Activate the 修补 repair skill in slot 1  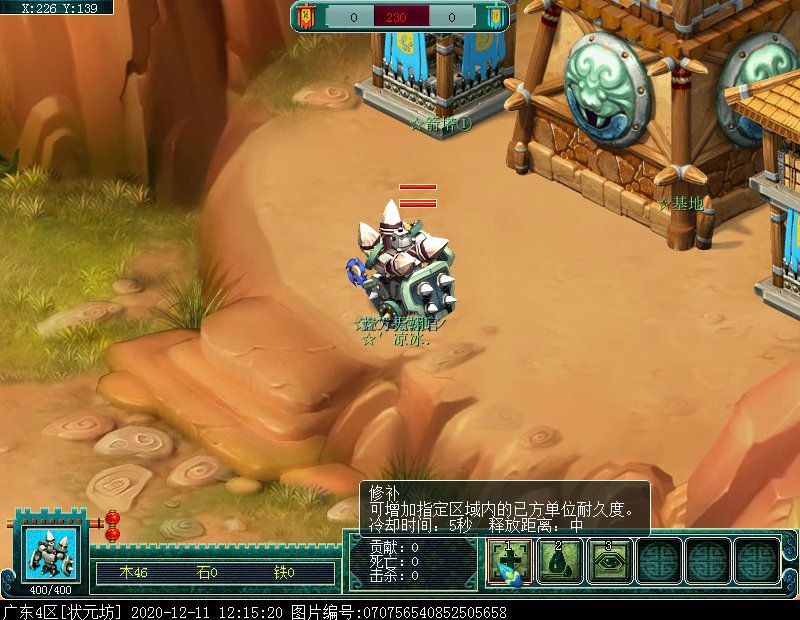[511, 562]
